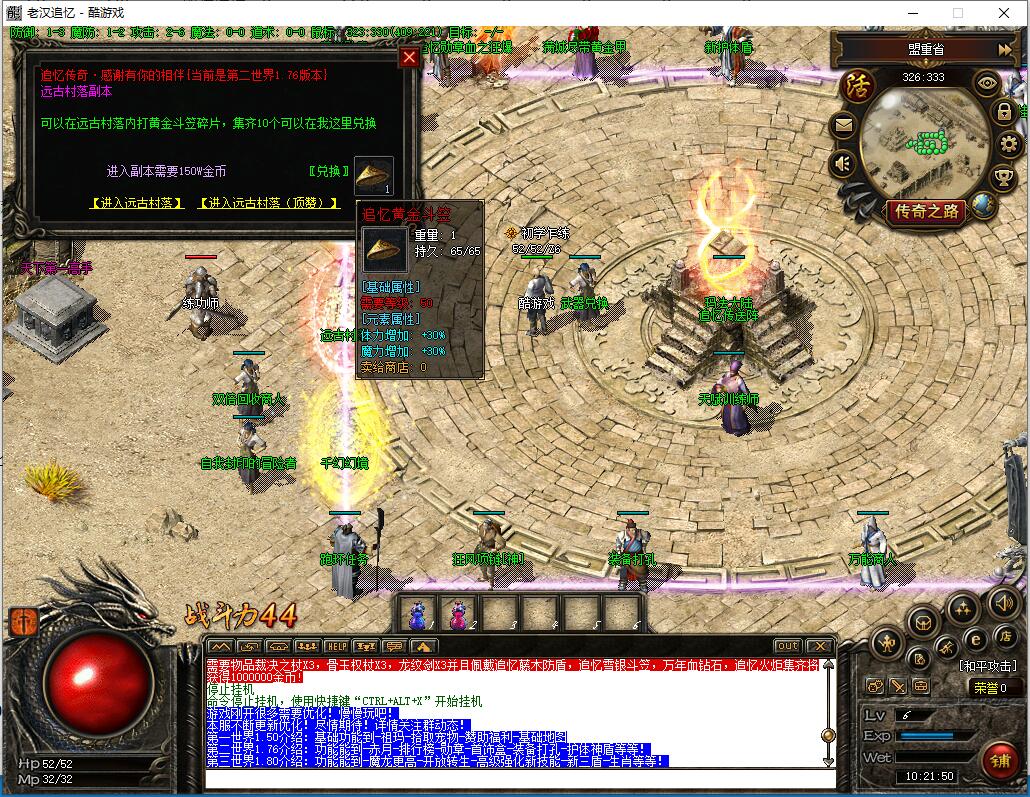Image resolution: width=1030 pixels, height=797 pixels.
Task: Open the mail envelope icon
Action: (843, 125)
